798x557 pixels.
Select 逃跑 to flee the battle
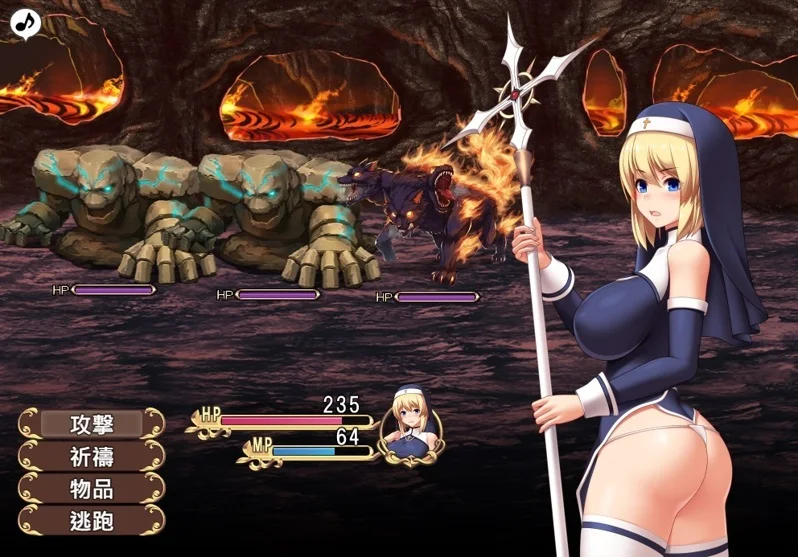click(91, 521)
